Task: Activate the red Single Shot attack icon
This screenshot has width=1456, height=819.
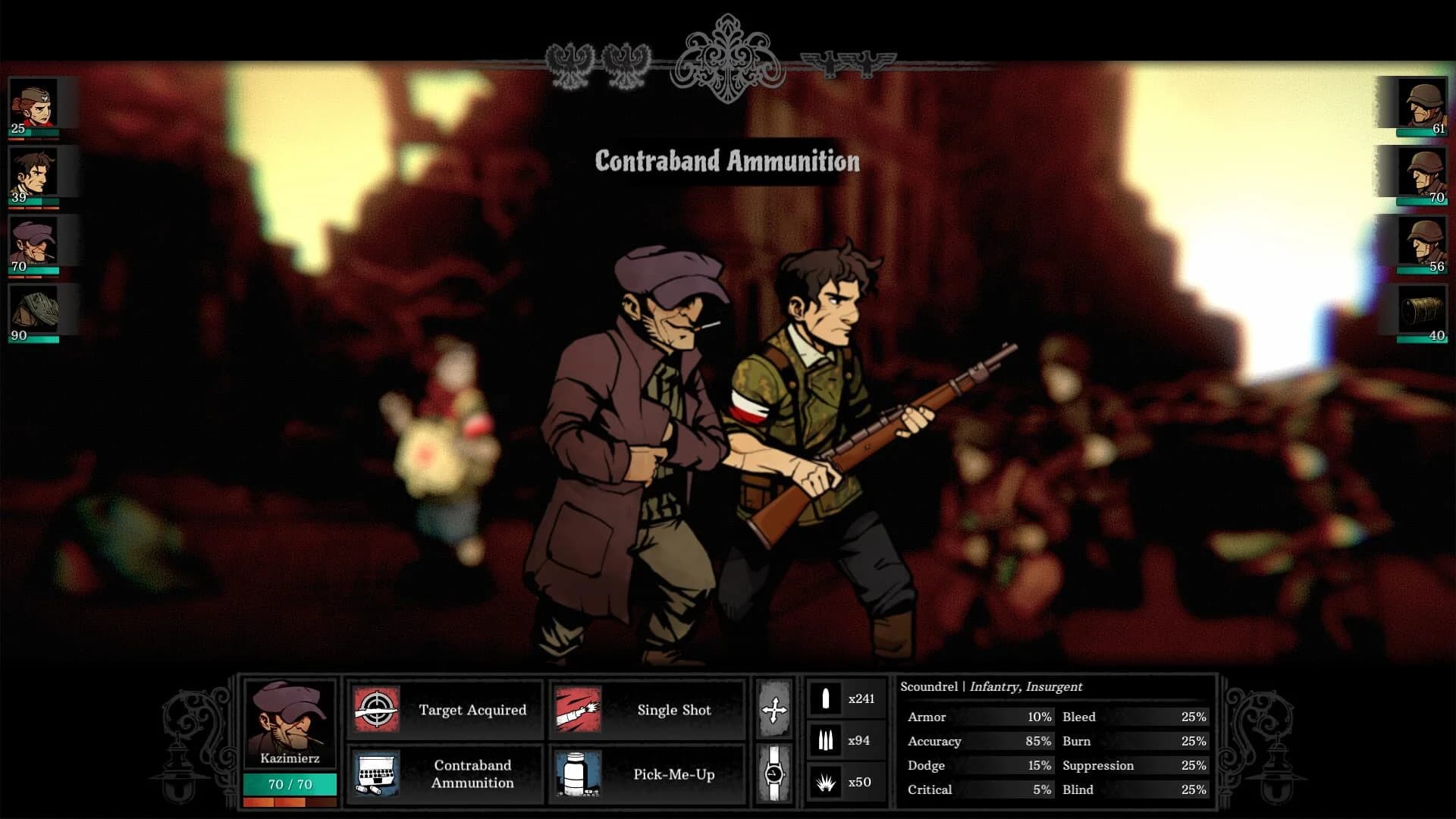Action: [x=579, y=711]
